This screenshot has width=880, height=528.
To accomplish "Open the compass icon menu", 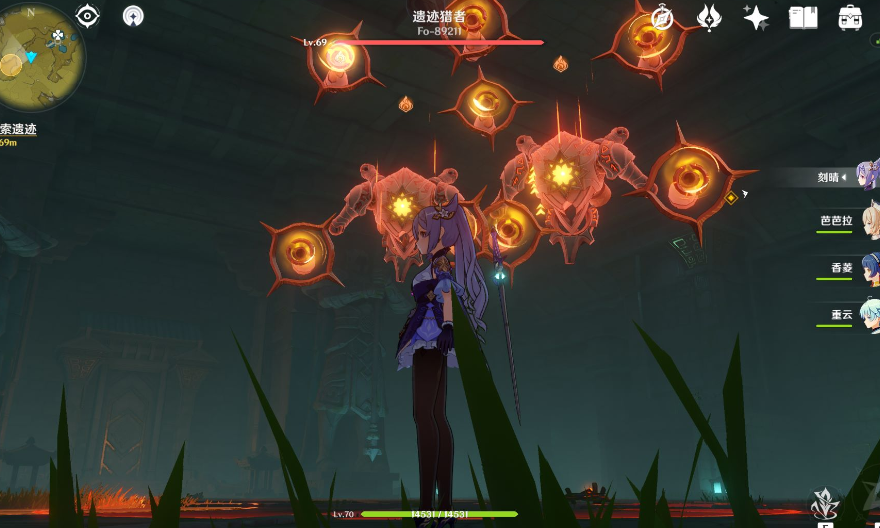I will (x=662, y=17).
